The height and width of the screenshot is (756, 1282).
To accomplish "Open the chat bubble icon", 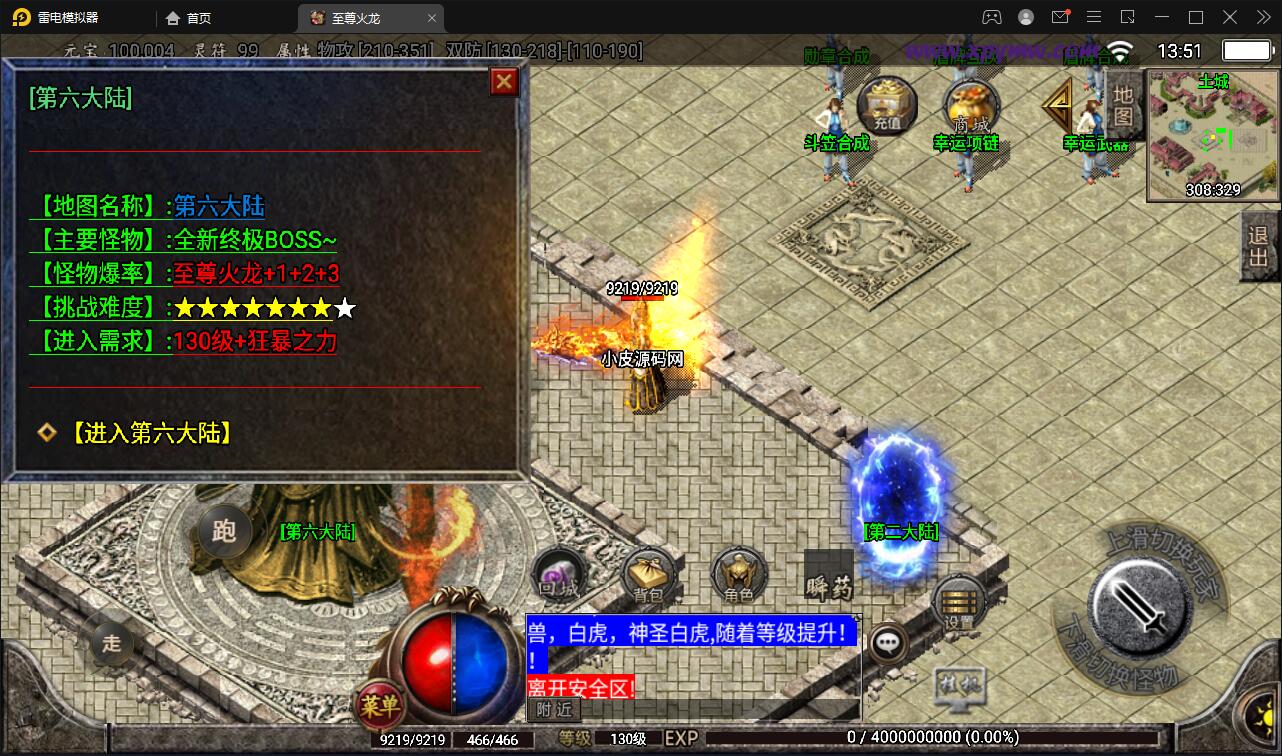I will tap(886, 643).
